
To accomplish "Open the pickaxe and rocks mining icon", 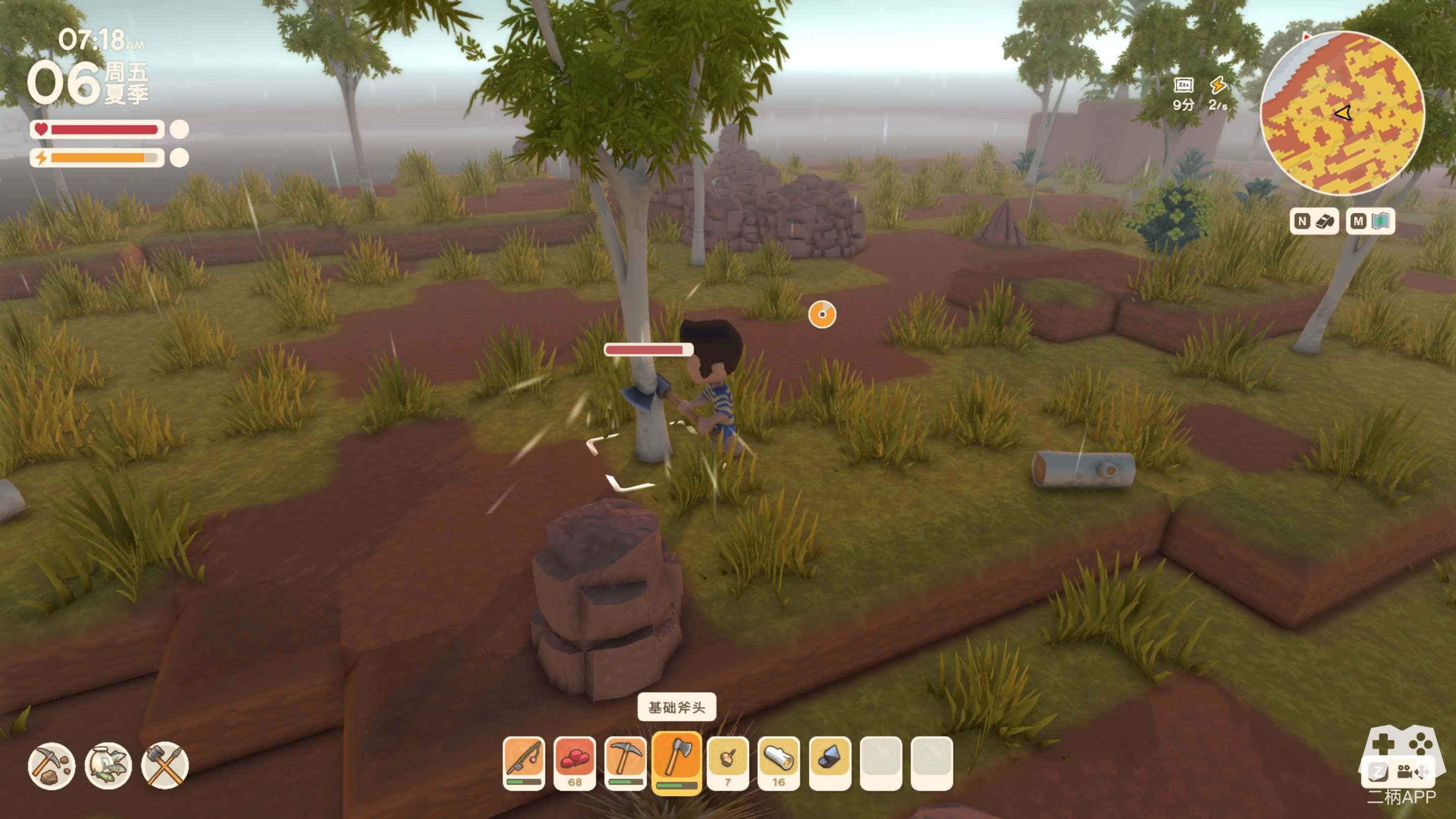I will click(52, 766).
